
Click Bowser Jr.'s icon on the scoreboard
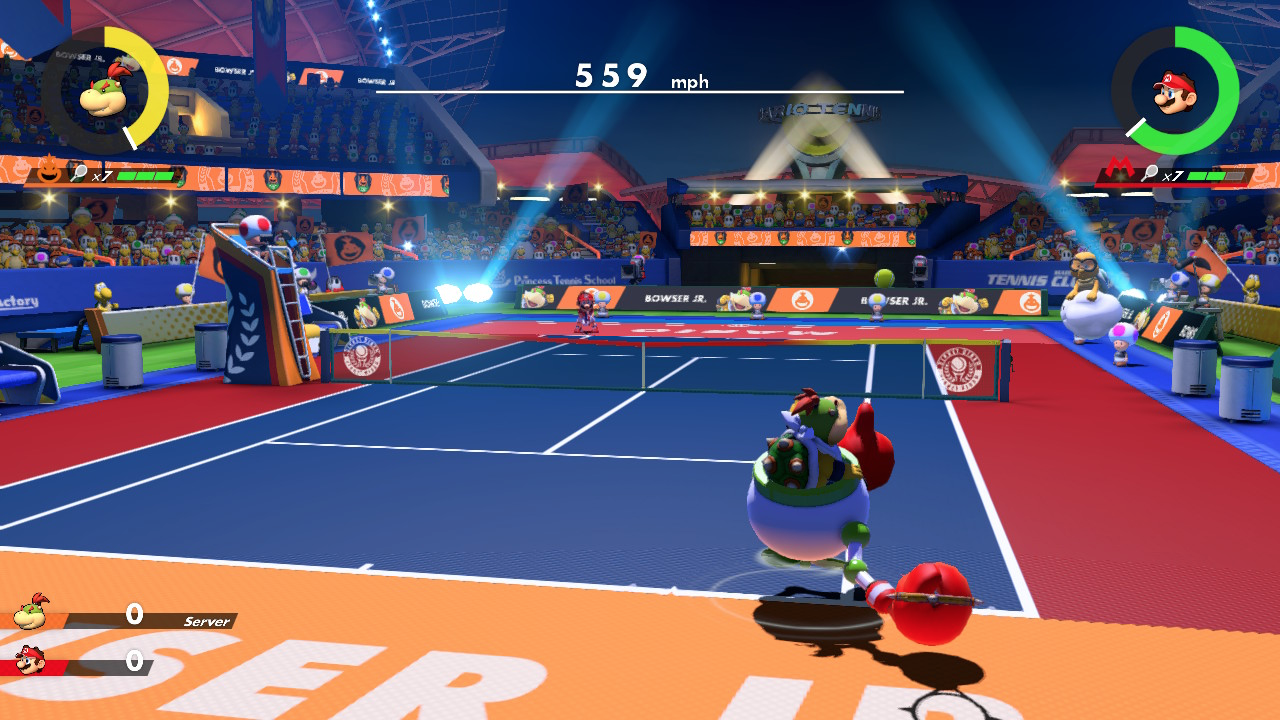click(31, 610)
